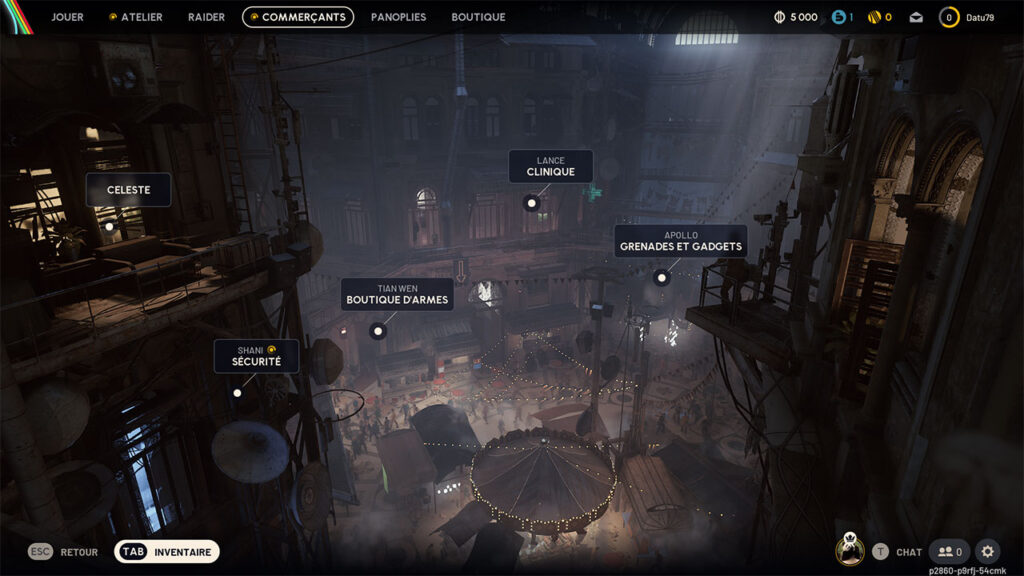The image size is (1024, 576).
Task: Go back with the Retour button
Action: (x=64, y=551)
